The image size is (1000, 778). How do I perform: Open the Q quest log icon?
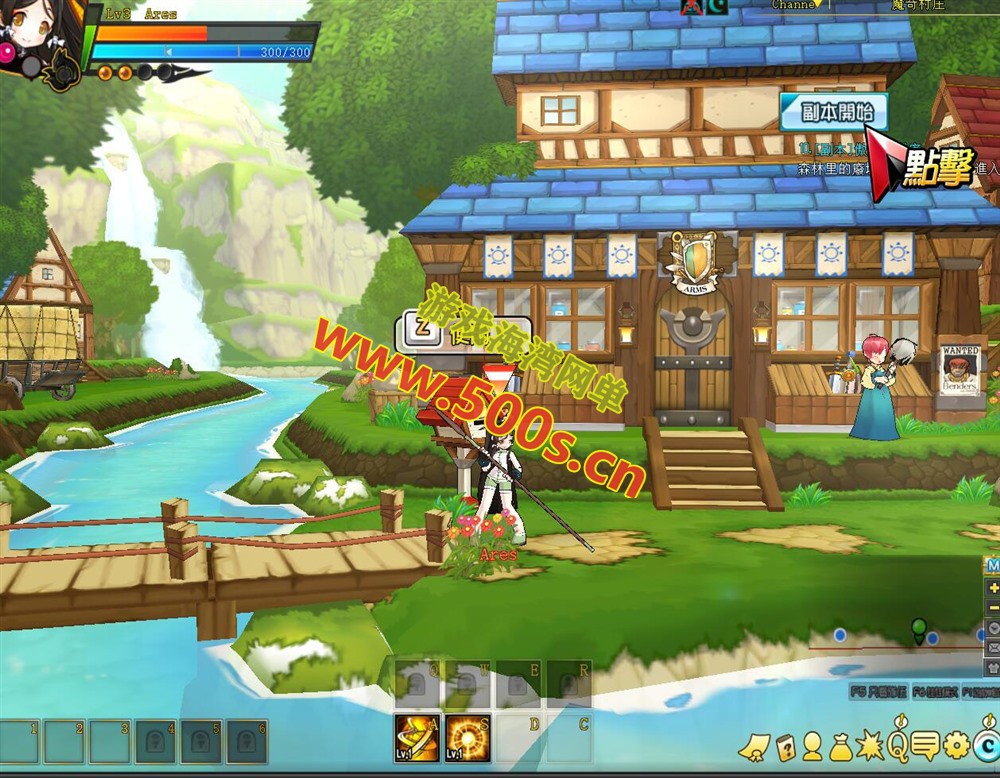898,745
